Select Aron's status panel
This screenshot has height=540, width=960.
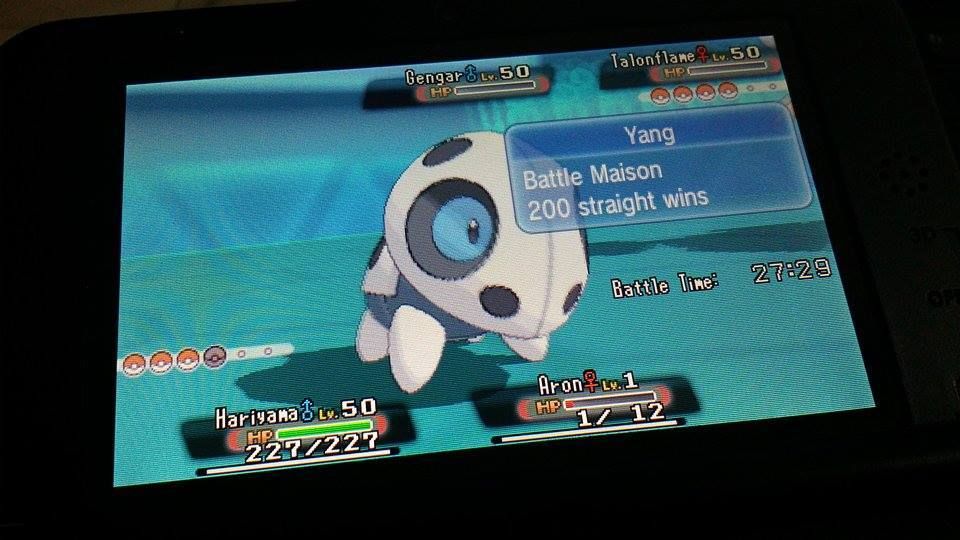click(589, 402)
